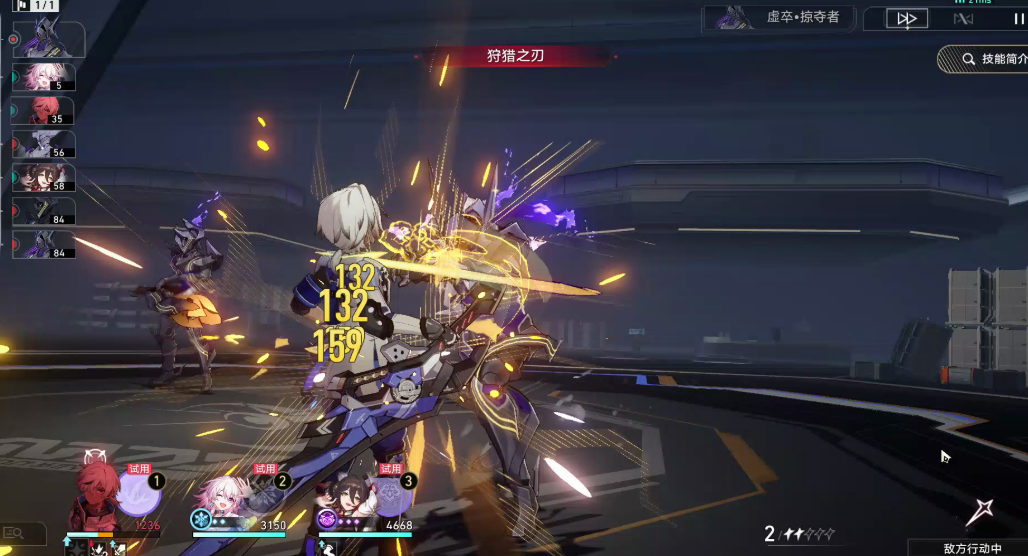Click the current-turn enemy portrait in the turn order
The width and height of the screenshot is (1028, 556).
tap(47, 40)
